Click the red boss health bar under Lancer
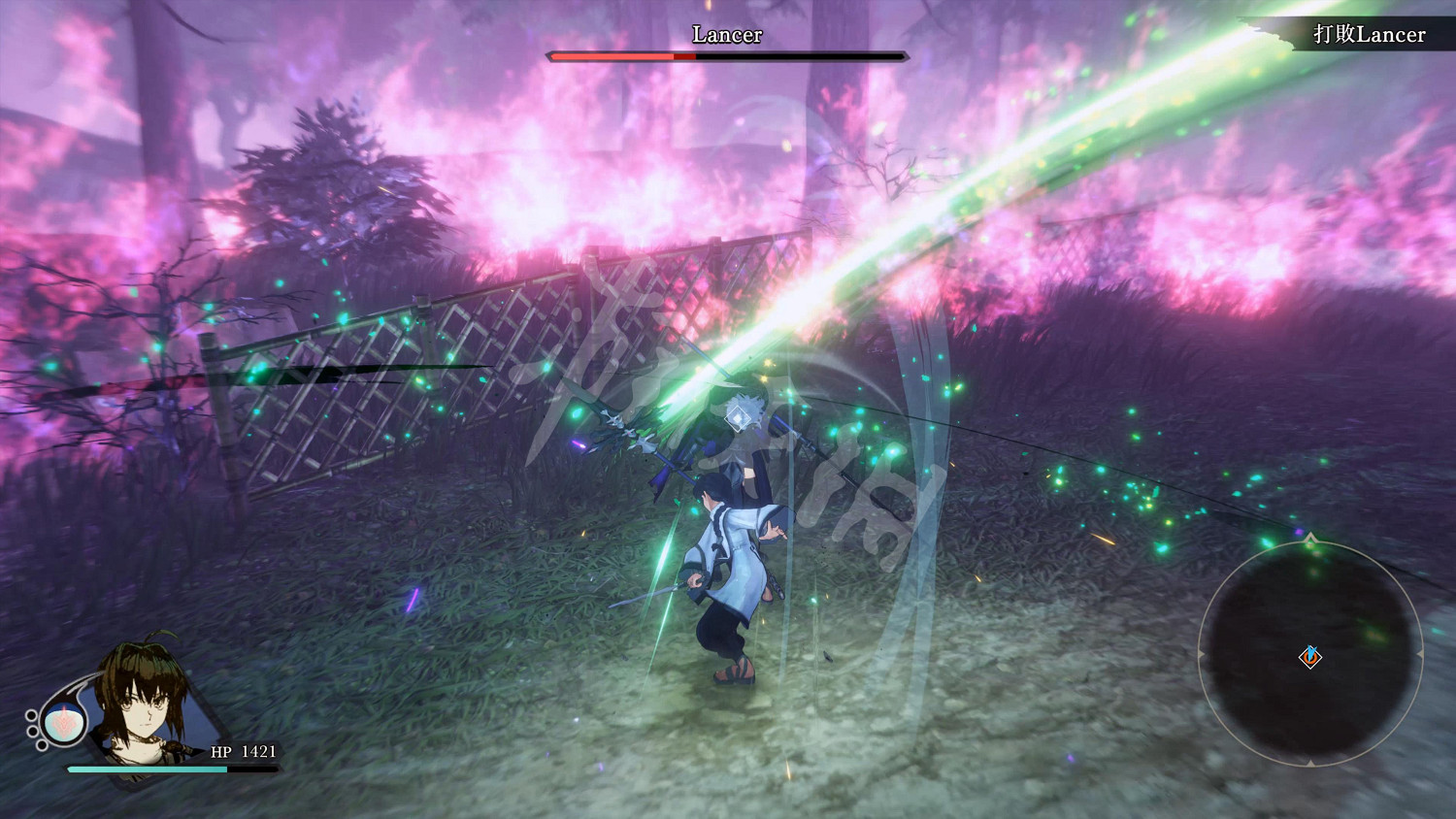1456x819 pixels. click(x=612, y=57)
